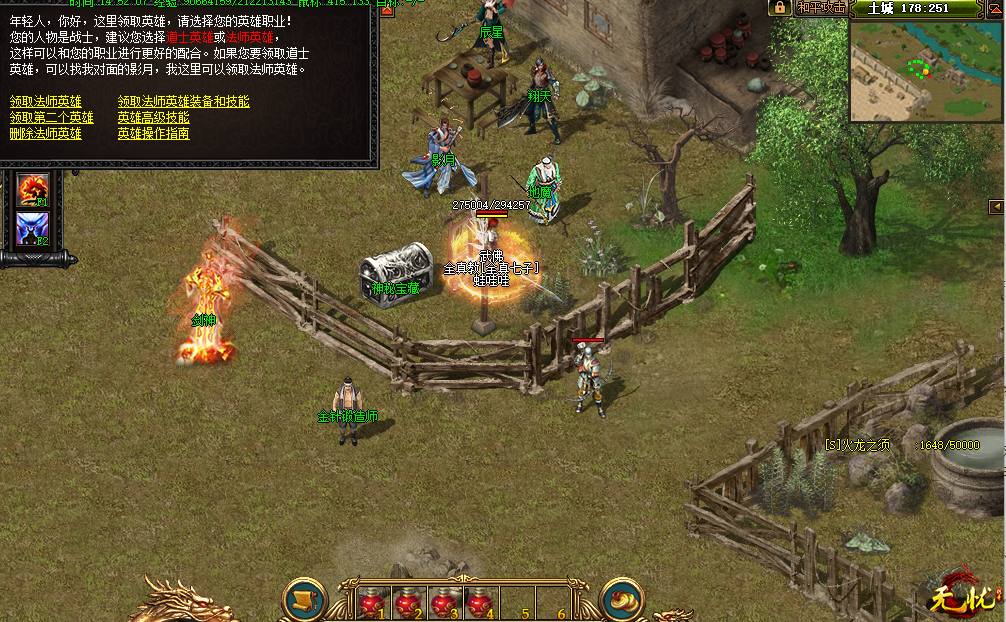Click 删除法师英雄 option
This screenshot has height=622, width=1006.
tap(46, 134)
